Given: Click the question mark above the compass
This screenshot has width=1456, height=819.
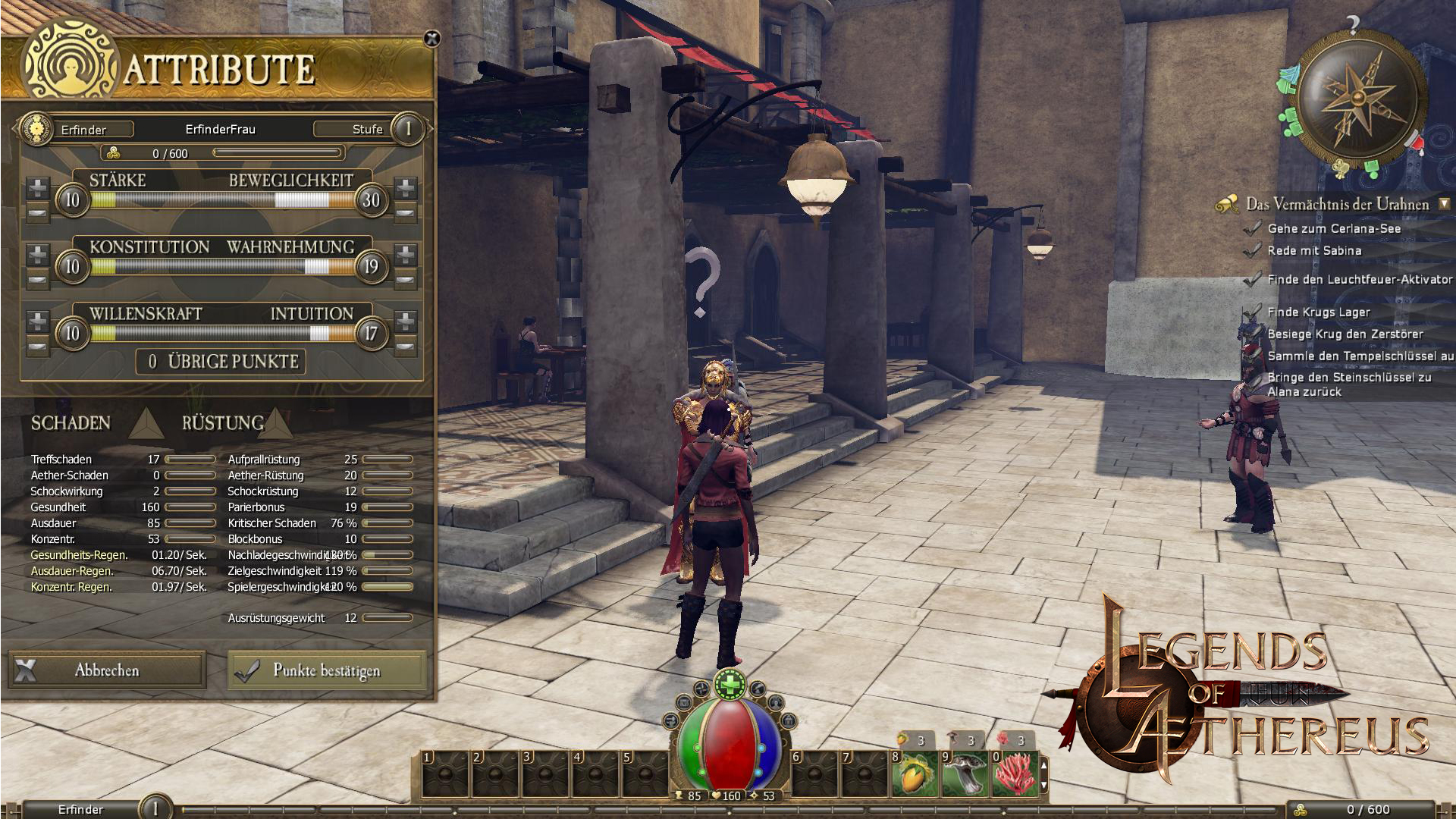Looking at the screenshot, I should (1352, 25).
